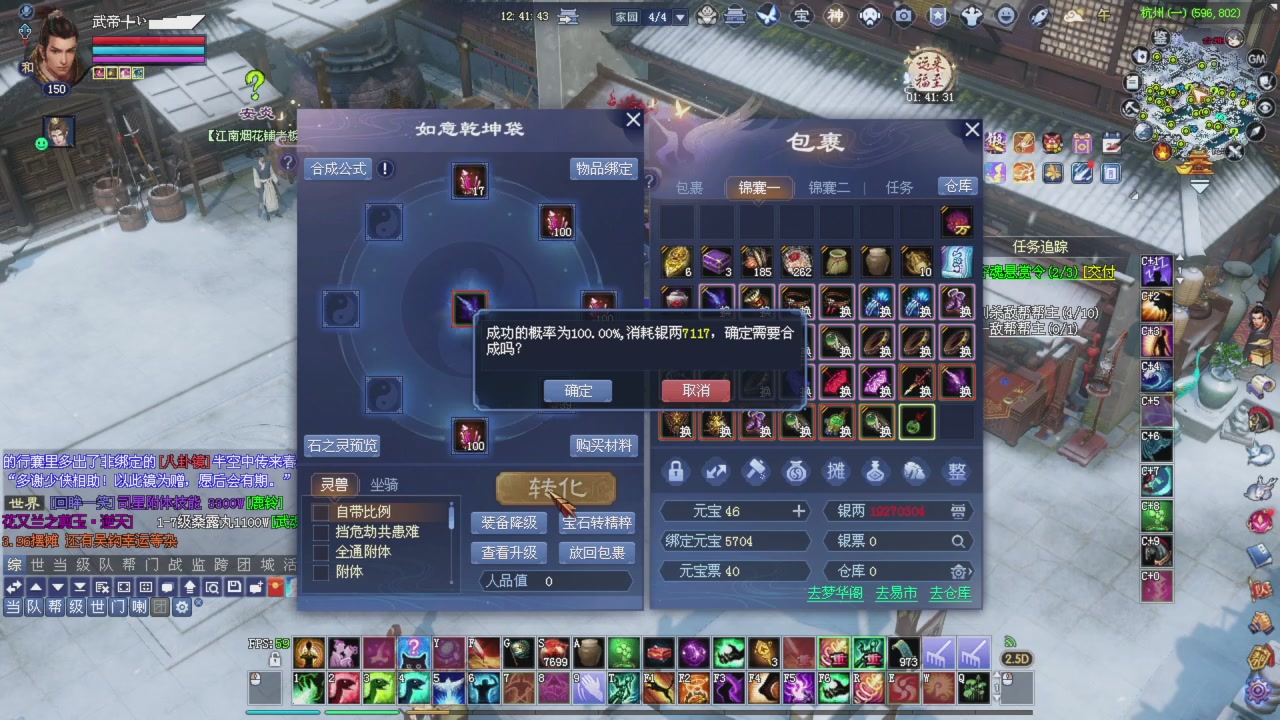
Task: Check the 全通附体 option
Action: pos(320,551)
